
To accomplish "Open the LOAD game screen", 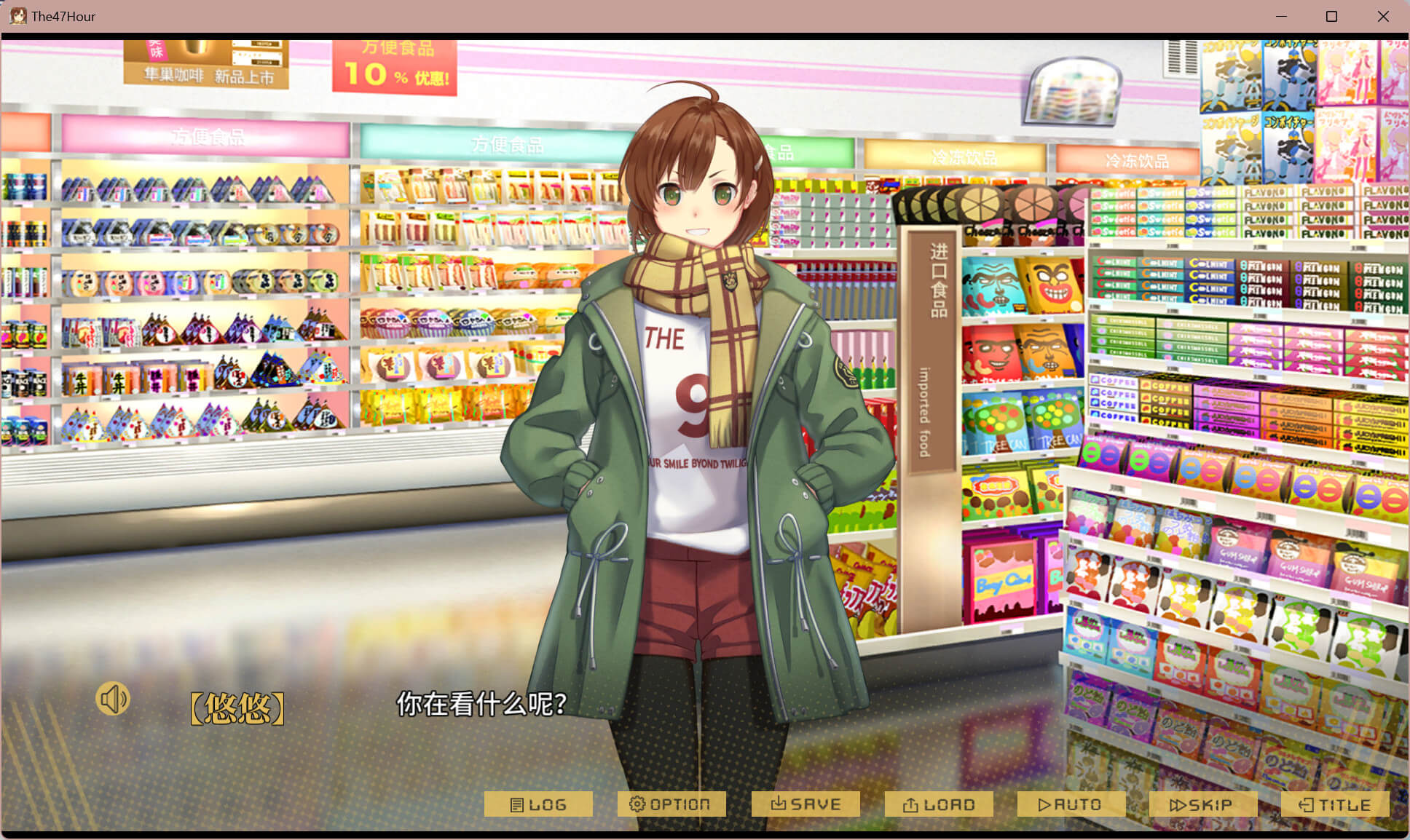I will point(939,804).
